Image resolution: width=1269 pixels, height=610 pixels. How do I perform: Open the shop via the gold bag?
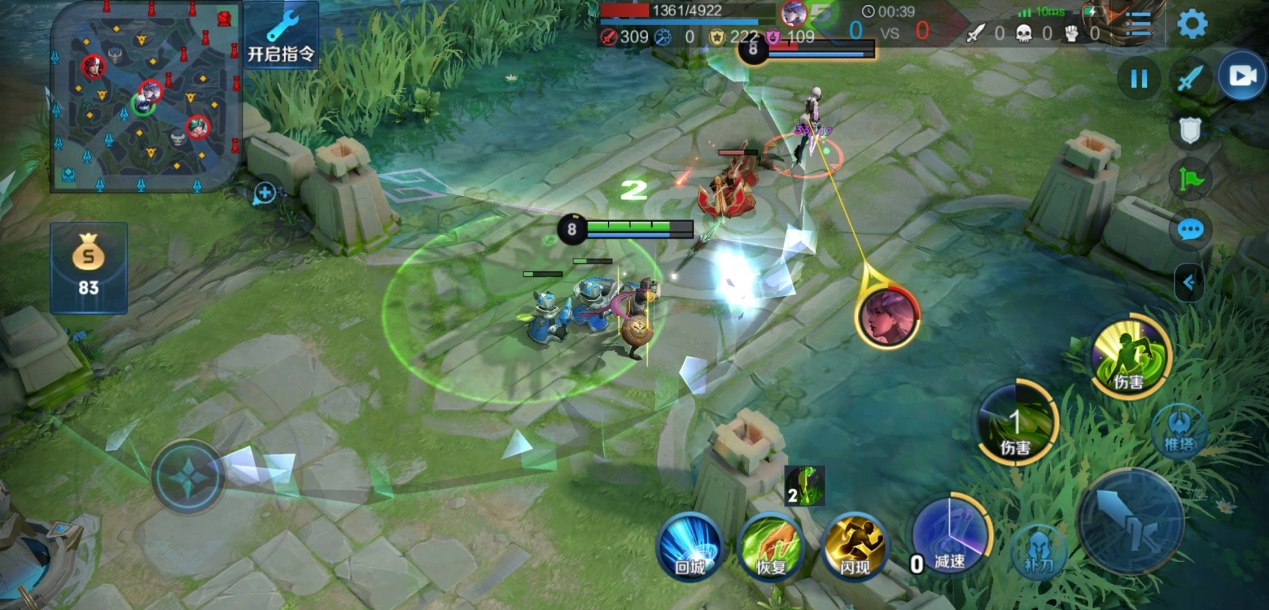(x=89, y=267)
